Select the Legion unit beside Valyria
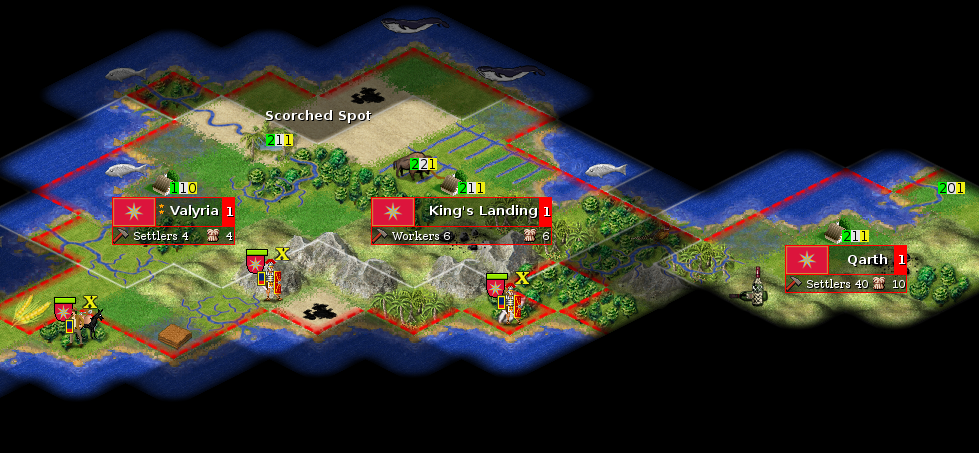Viewport: 979px width, 453px height. pyautogui.click(x=268, y=277)
